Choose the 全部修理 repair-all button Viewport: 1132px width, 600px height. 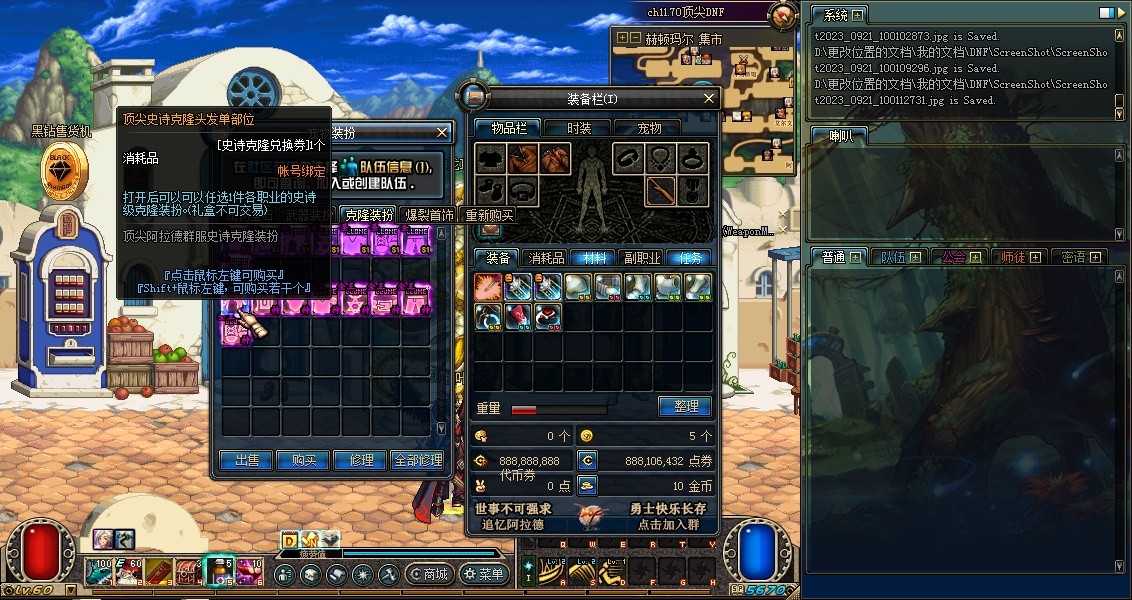coord(417,460)
